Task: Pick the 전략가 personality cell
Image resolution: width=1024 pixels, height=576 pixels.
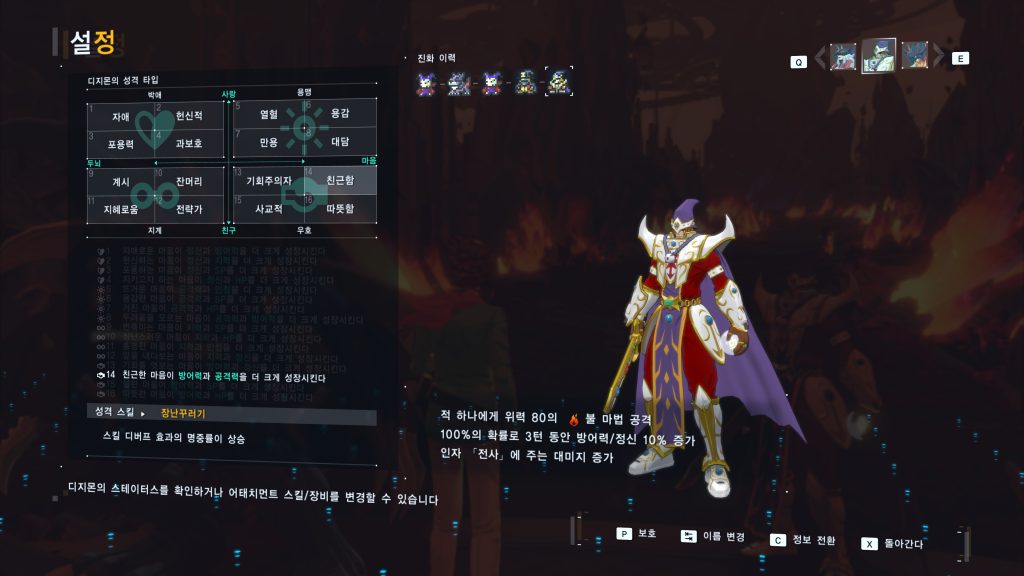Action: 189,209
